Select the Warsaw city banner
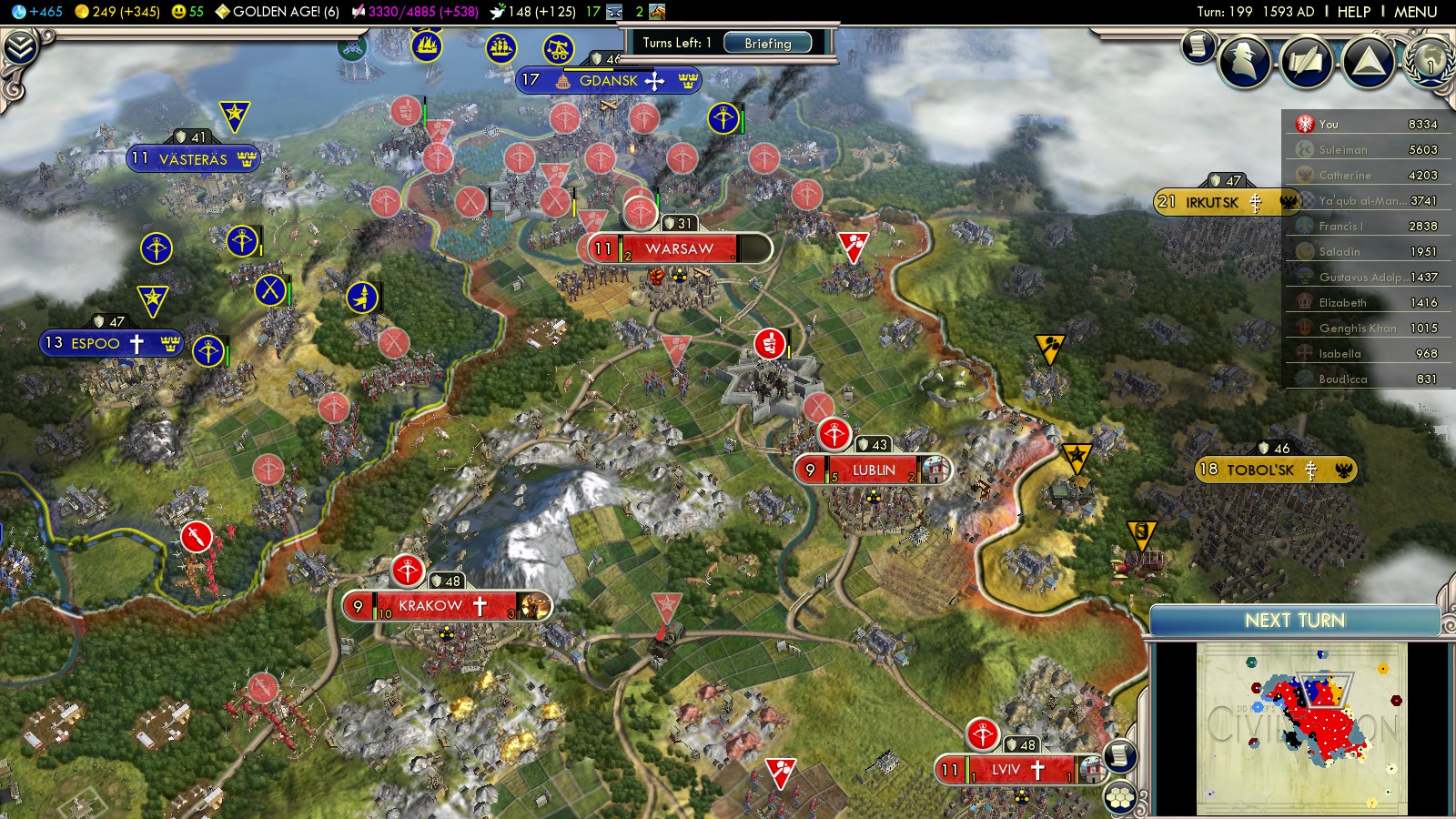1456x819 pixels. pyautogui.click(x=679, y=248)
